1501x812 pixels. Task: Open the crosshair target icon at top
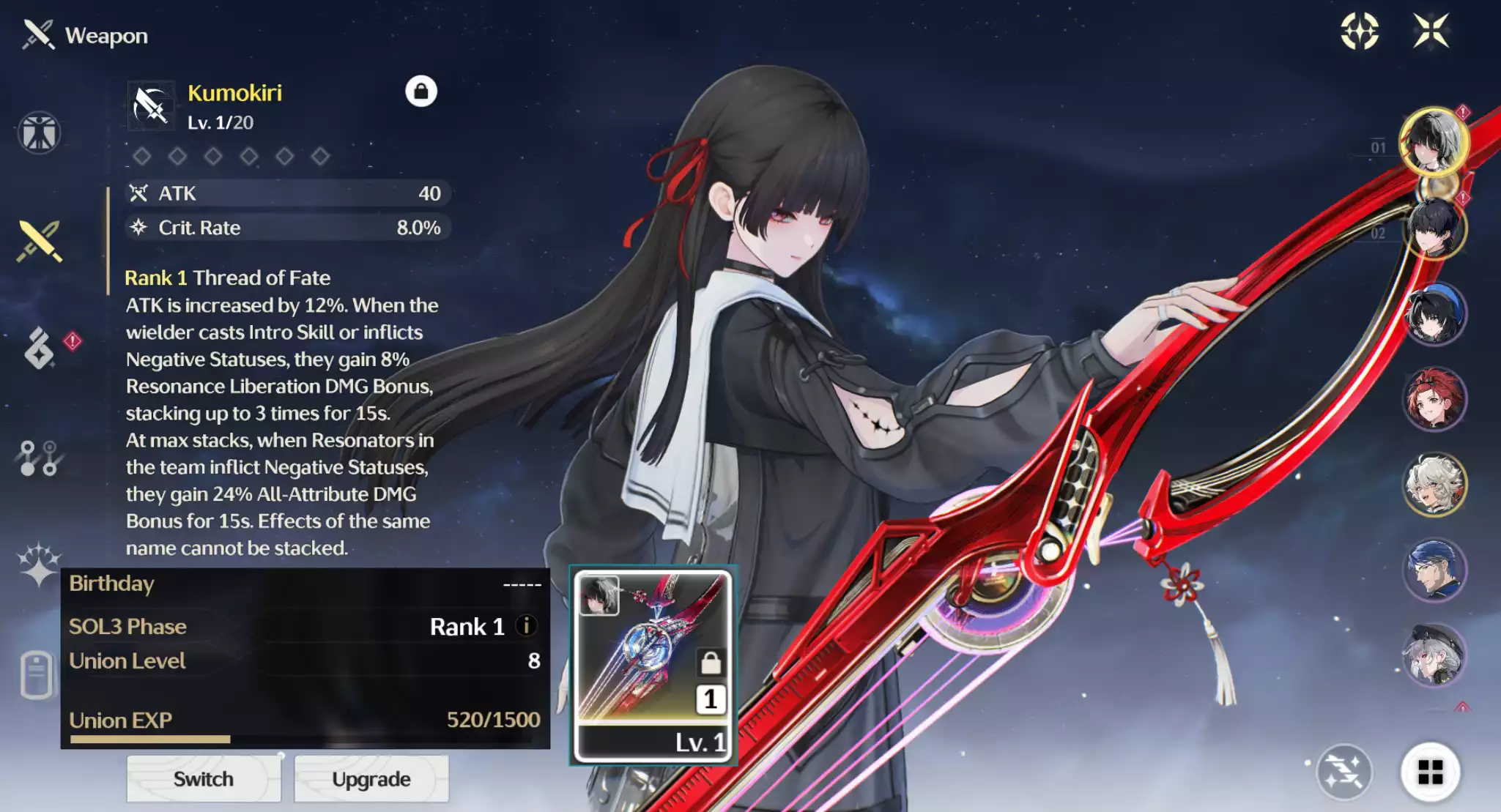(1360, 31)
